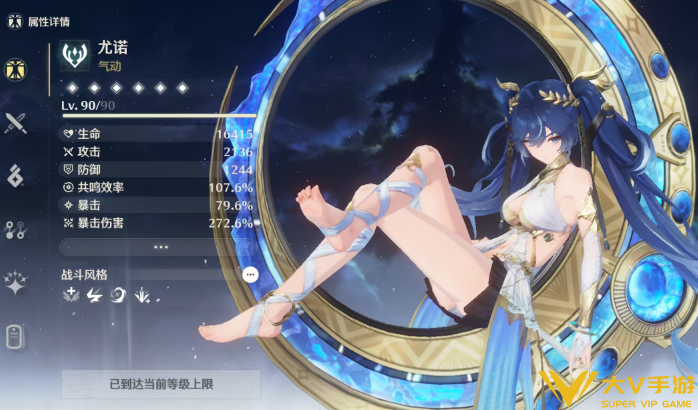Choose the swirl combat style icon

point(117,295)
